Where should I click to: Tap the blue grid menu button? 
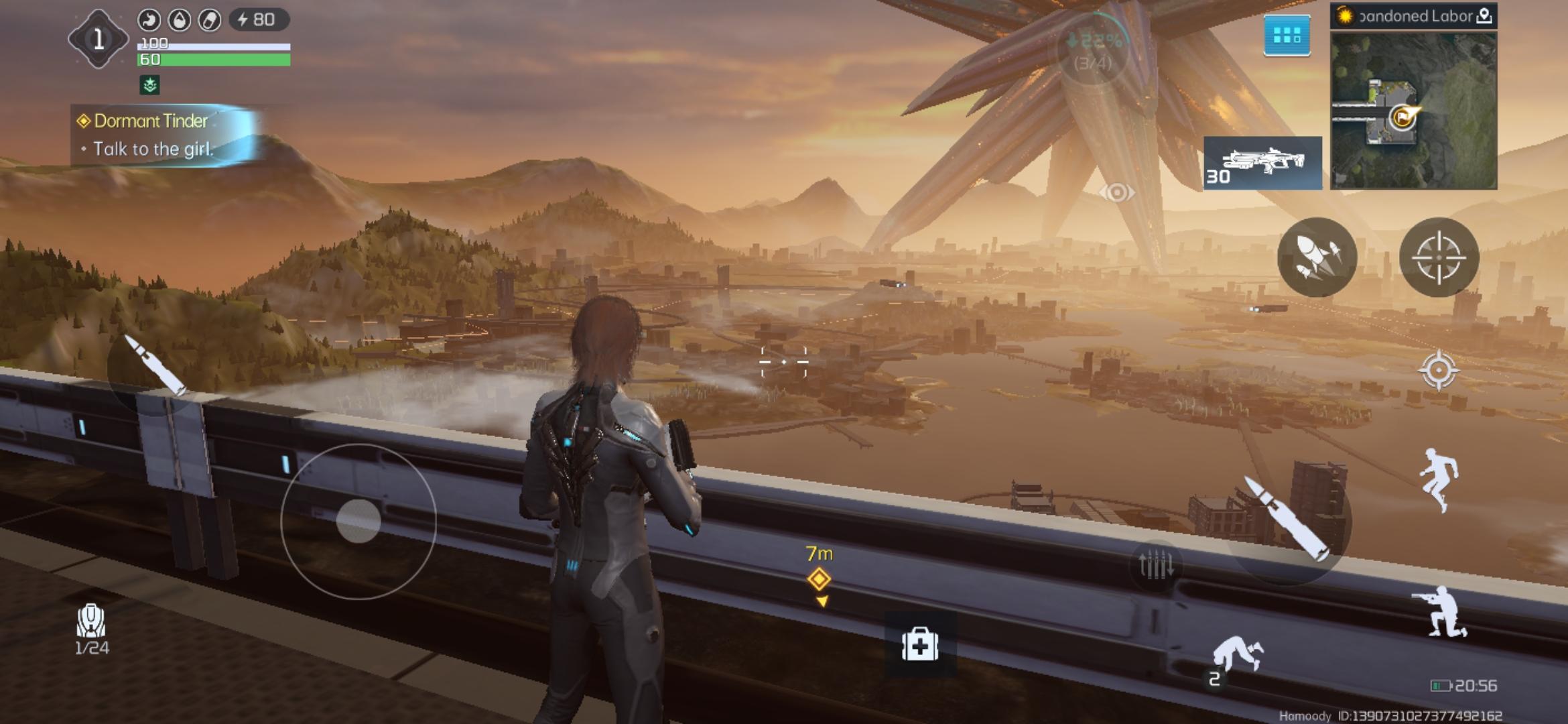(1287, 36)
